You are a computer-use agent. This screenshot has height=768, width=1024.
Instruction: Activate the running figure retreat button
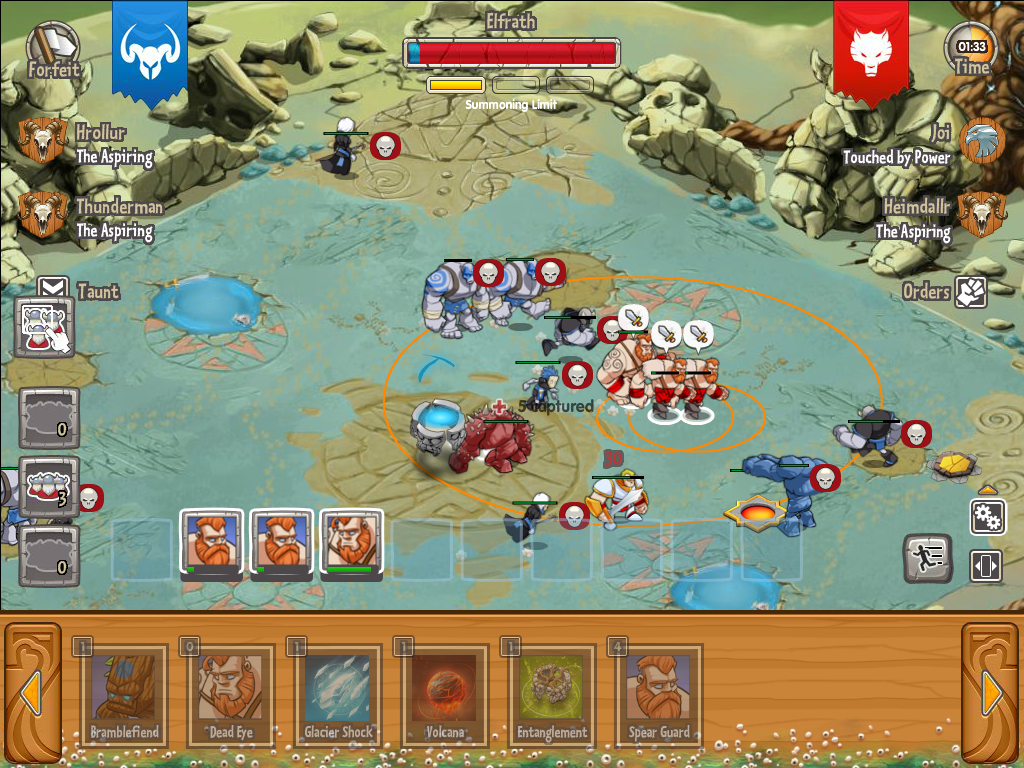point(927,559)
